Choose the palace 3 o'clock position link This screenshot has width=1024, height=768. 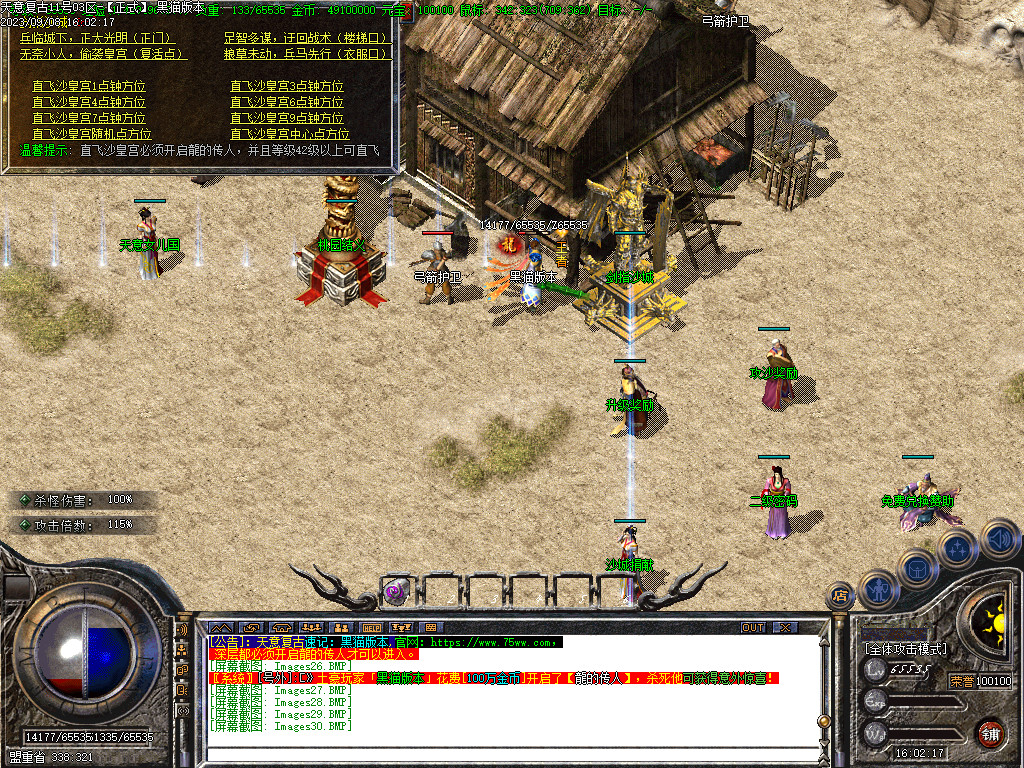[x=287, y=86]
